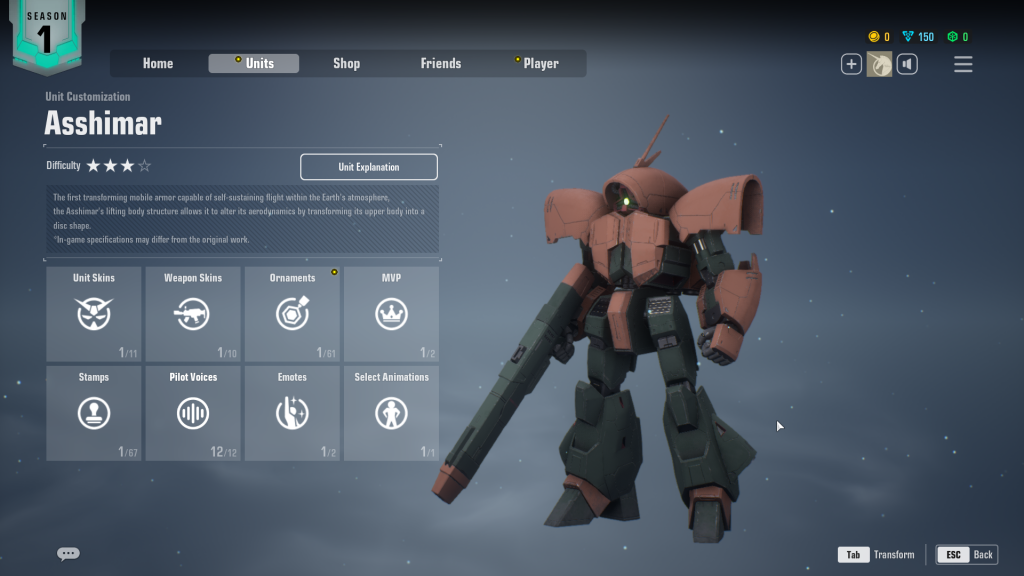
Task: Open the Ornaments customization tile
Action: click(x=292, y=313)
